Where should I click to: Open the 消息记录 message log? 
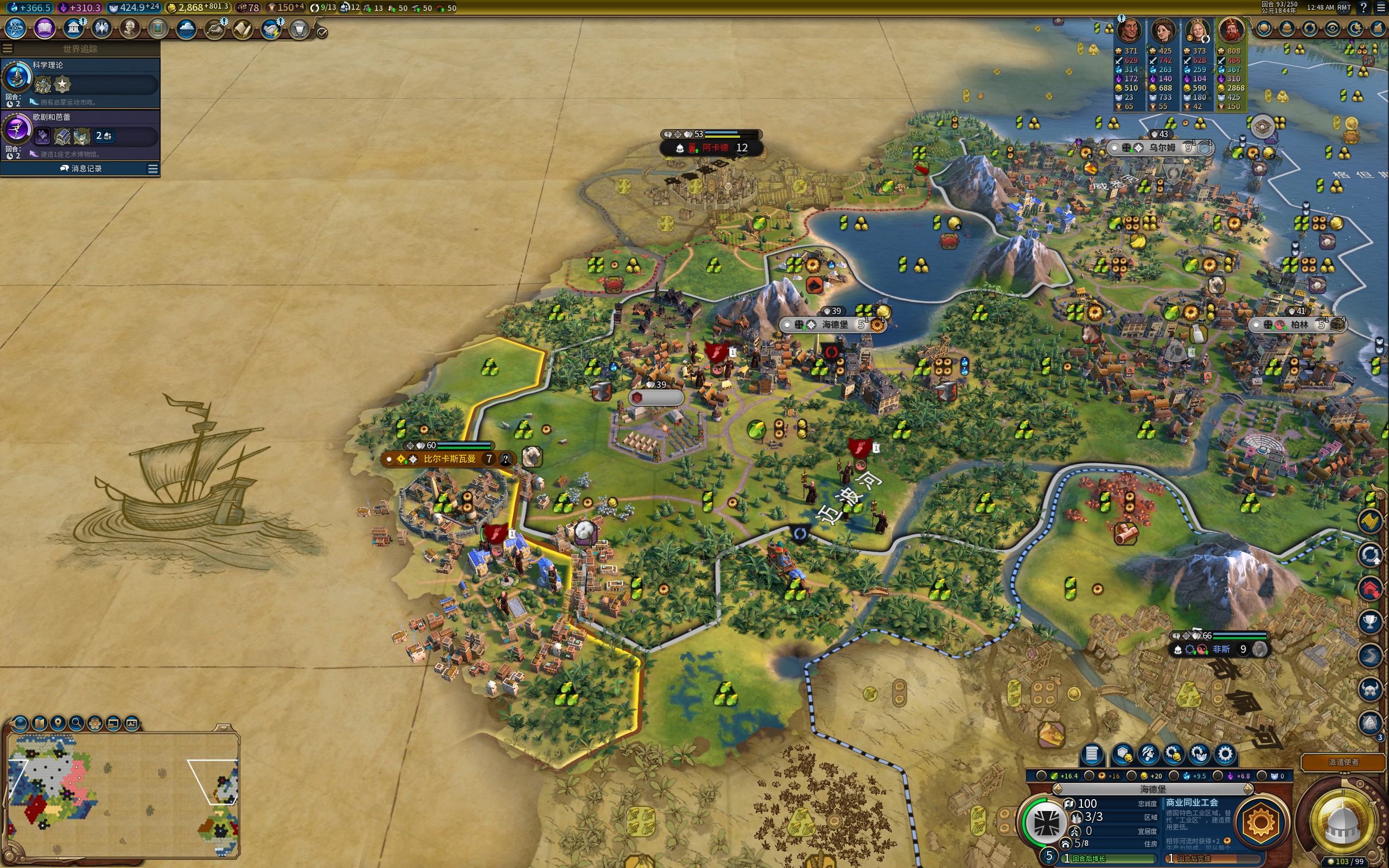point(80,168)
